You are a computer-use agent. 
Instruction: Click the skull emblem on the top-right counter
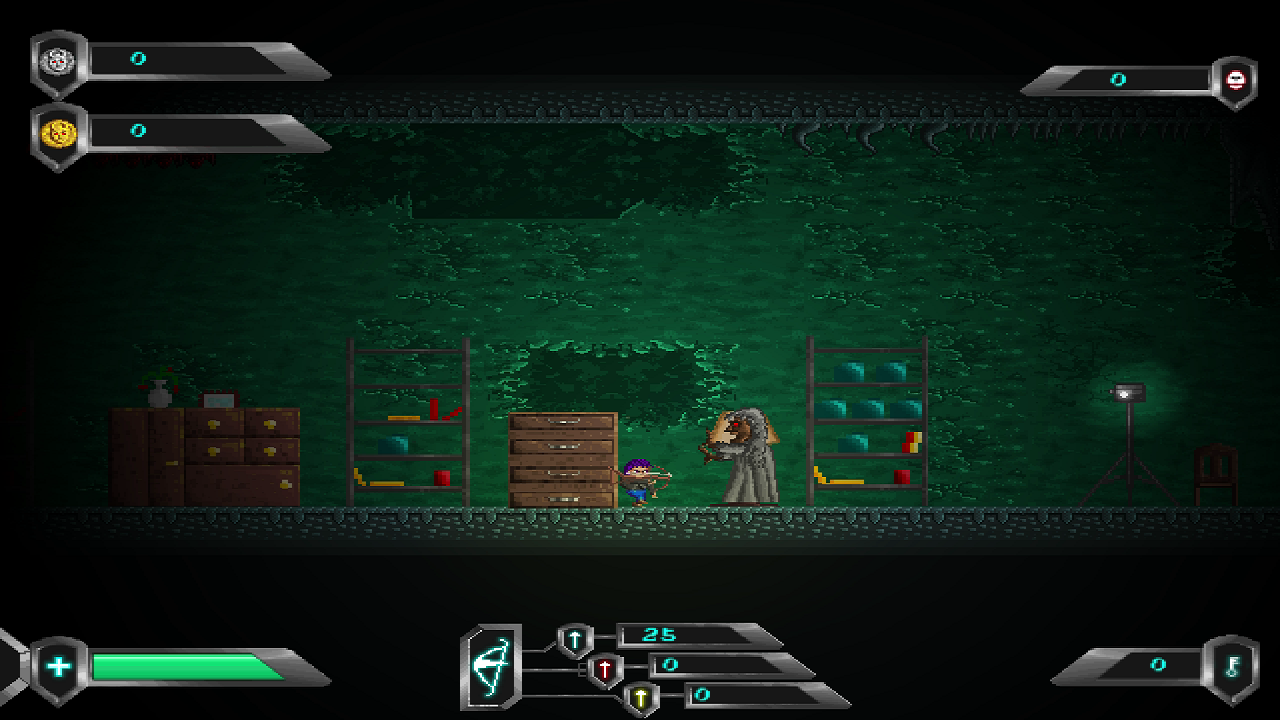[1238, 80]
